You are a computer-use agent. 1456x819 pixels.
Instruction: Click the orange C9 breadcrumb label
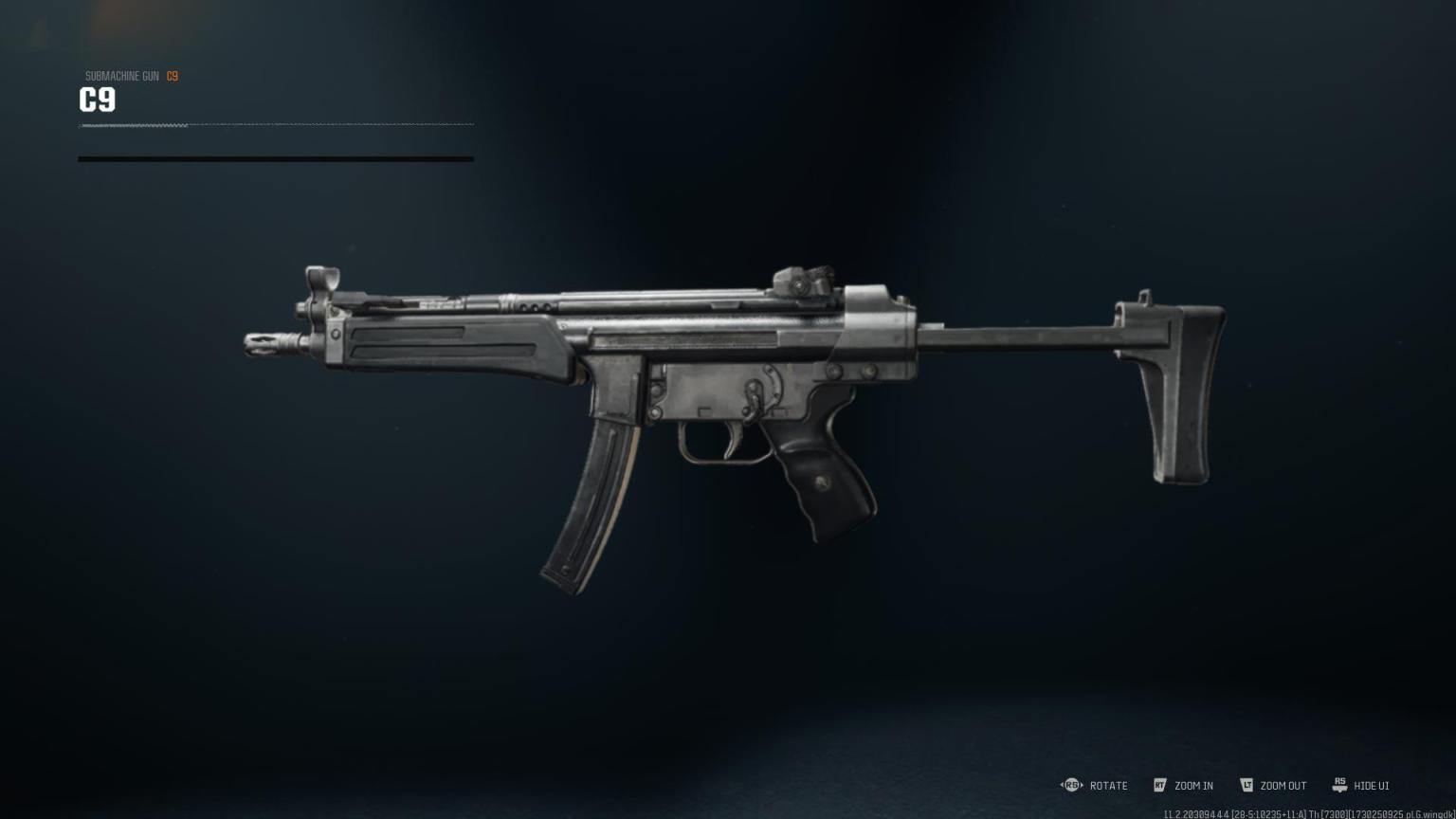coord(173,76)
